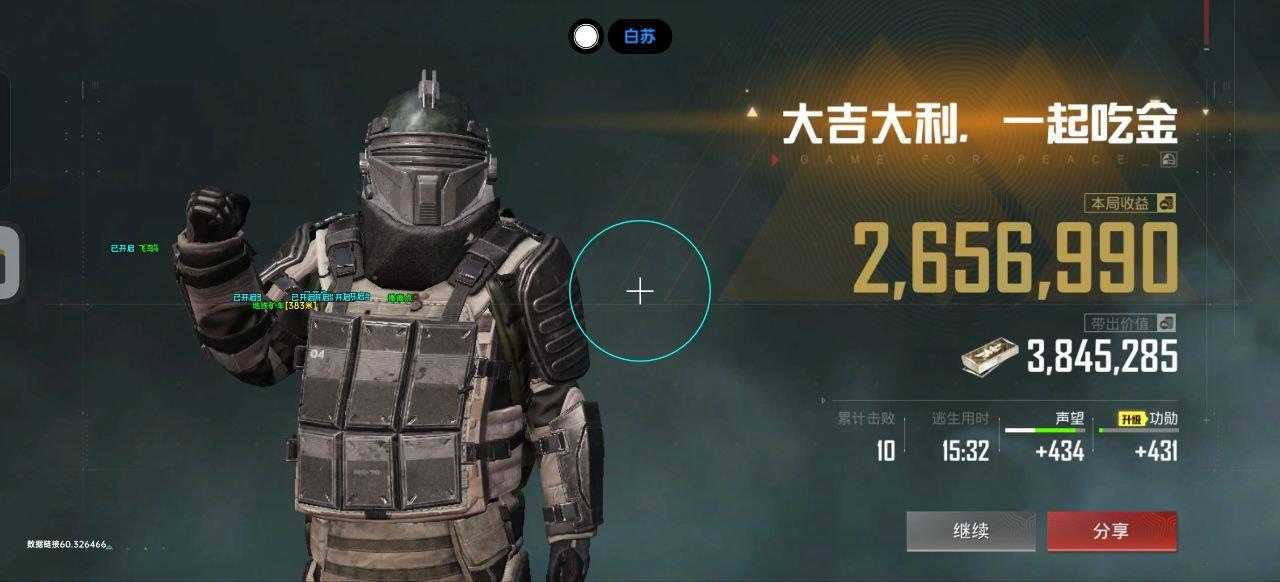
Task: Open the icon beside 带出价值 label
Action: (1166, 323)
